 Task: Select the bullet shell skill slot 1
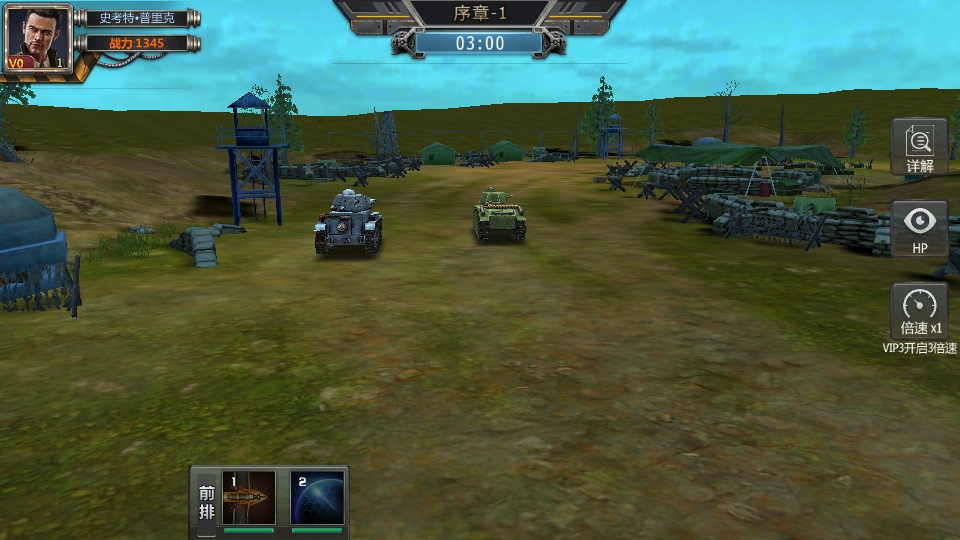tap(249, 498)
